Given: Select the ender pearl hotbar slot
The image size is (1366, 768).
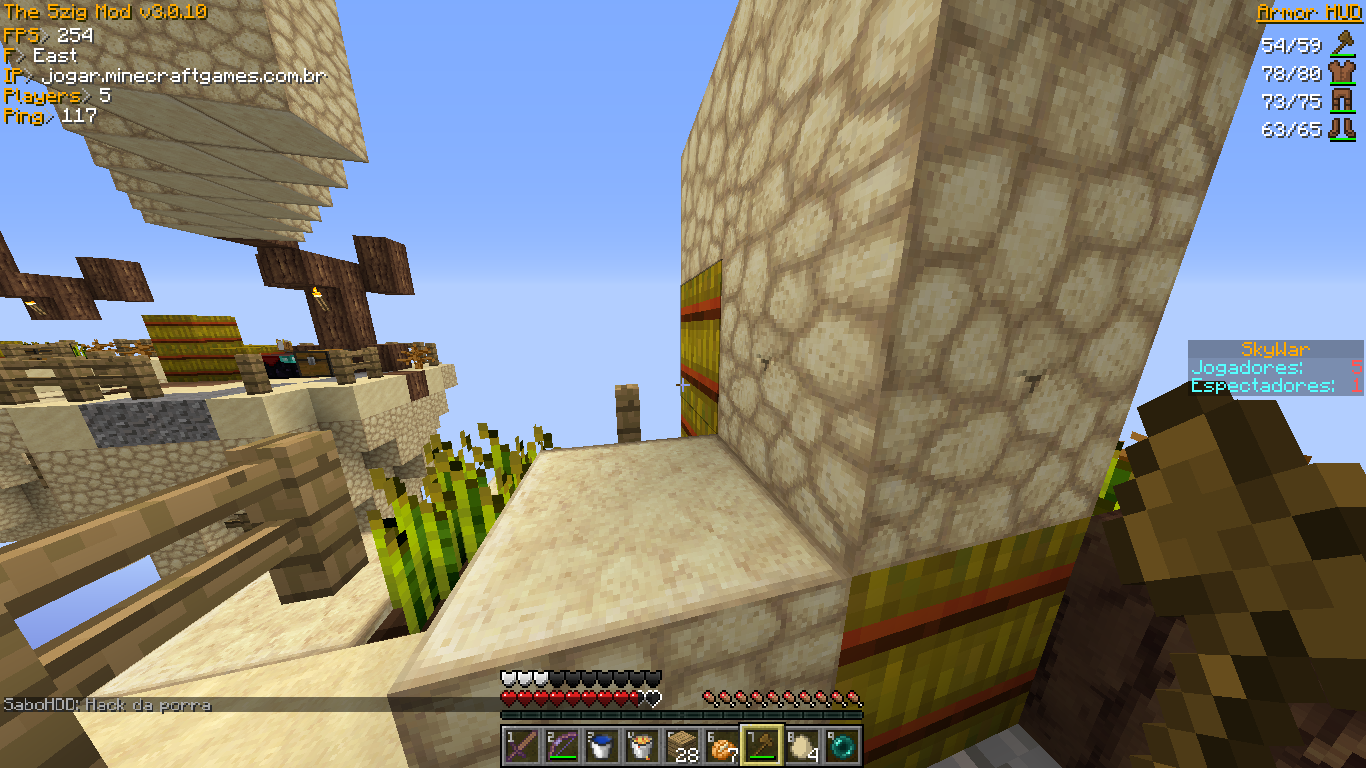Looking at the screenshot, I should [842, 745].
